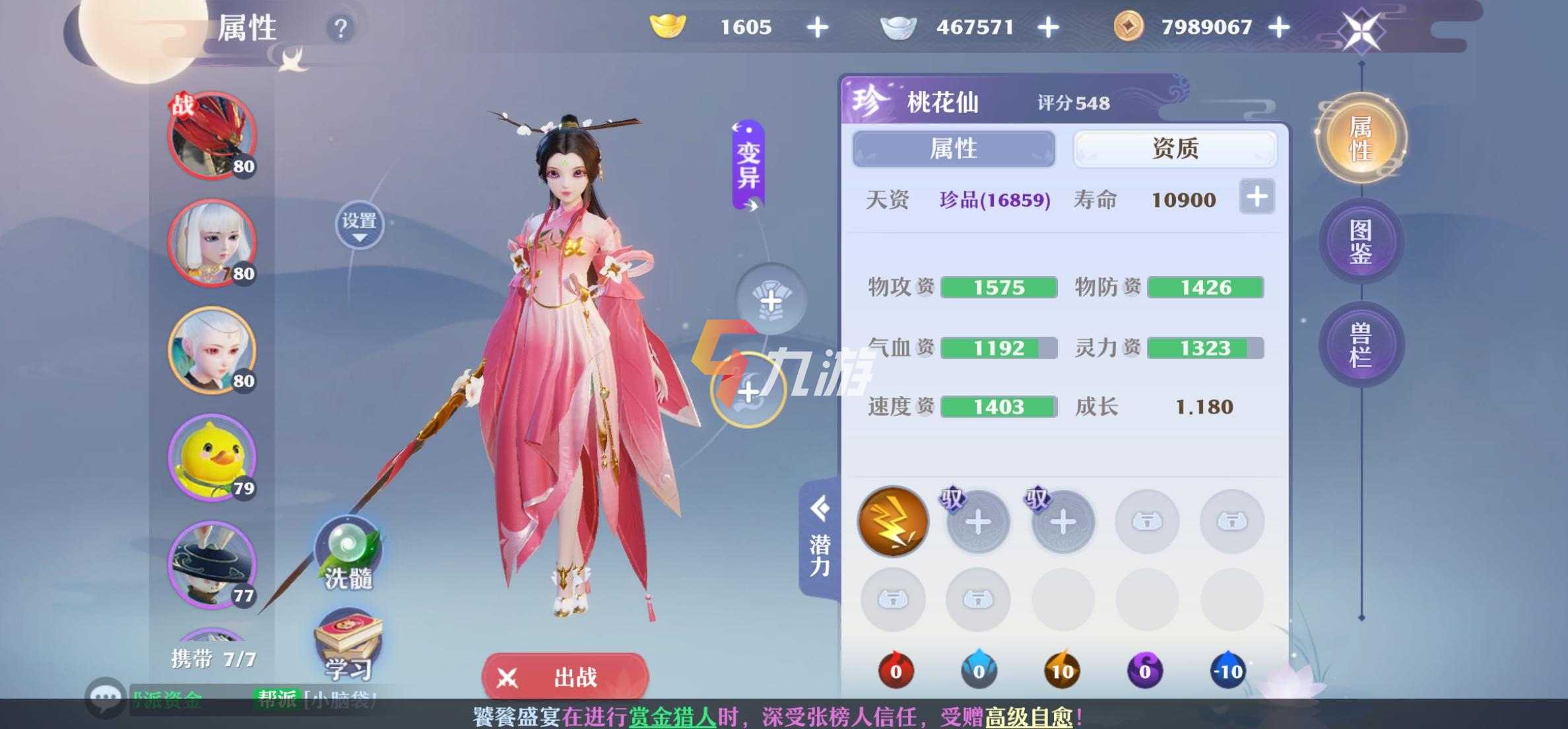1568x729 pixels.
Task: Close the attributes screen with X
Action: 1361,30
